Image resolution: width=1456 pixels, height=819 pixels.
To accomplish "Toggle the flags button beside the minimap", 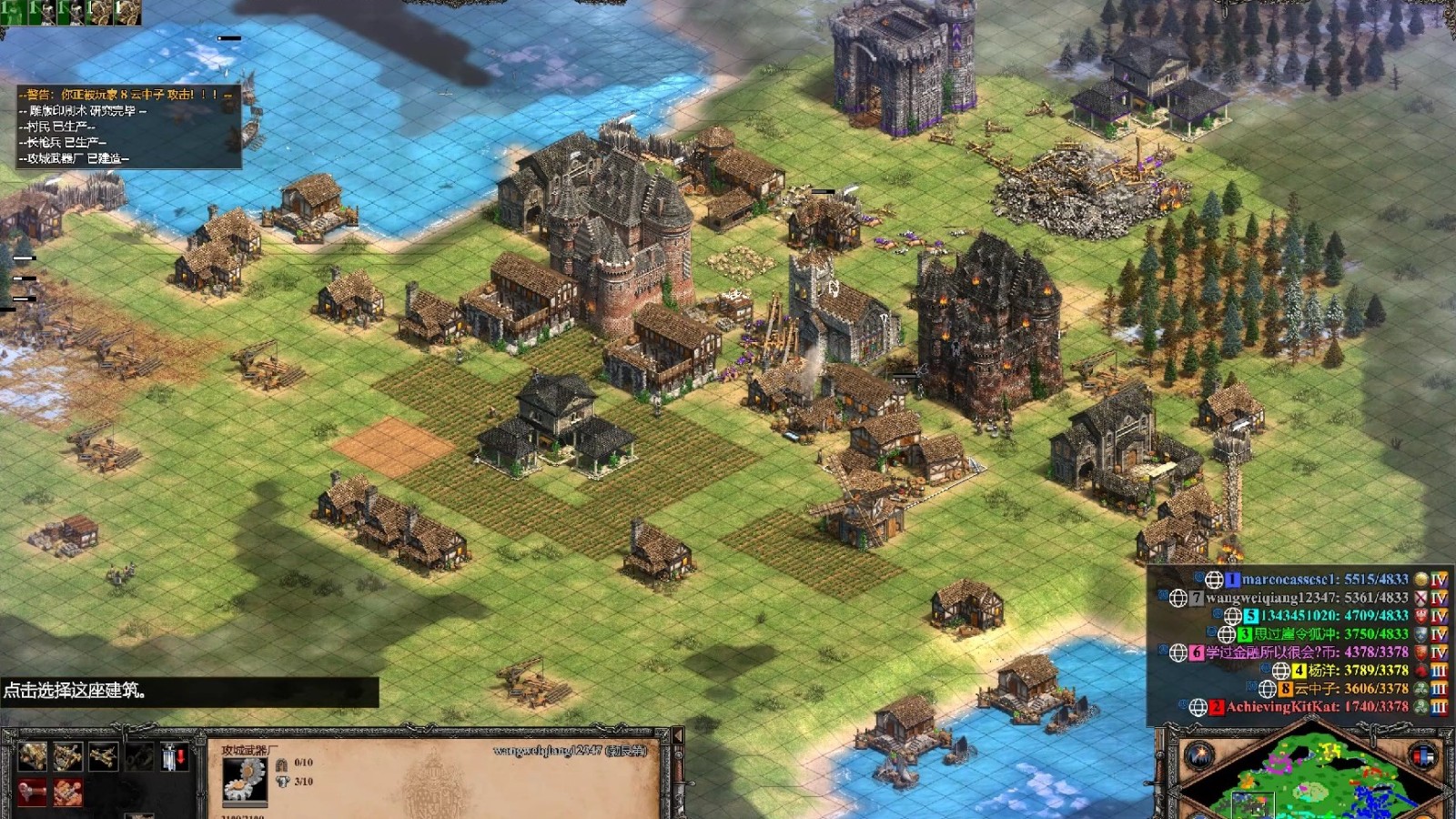I will [1422, 754].
